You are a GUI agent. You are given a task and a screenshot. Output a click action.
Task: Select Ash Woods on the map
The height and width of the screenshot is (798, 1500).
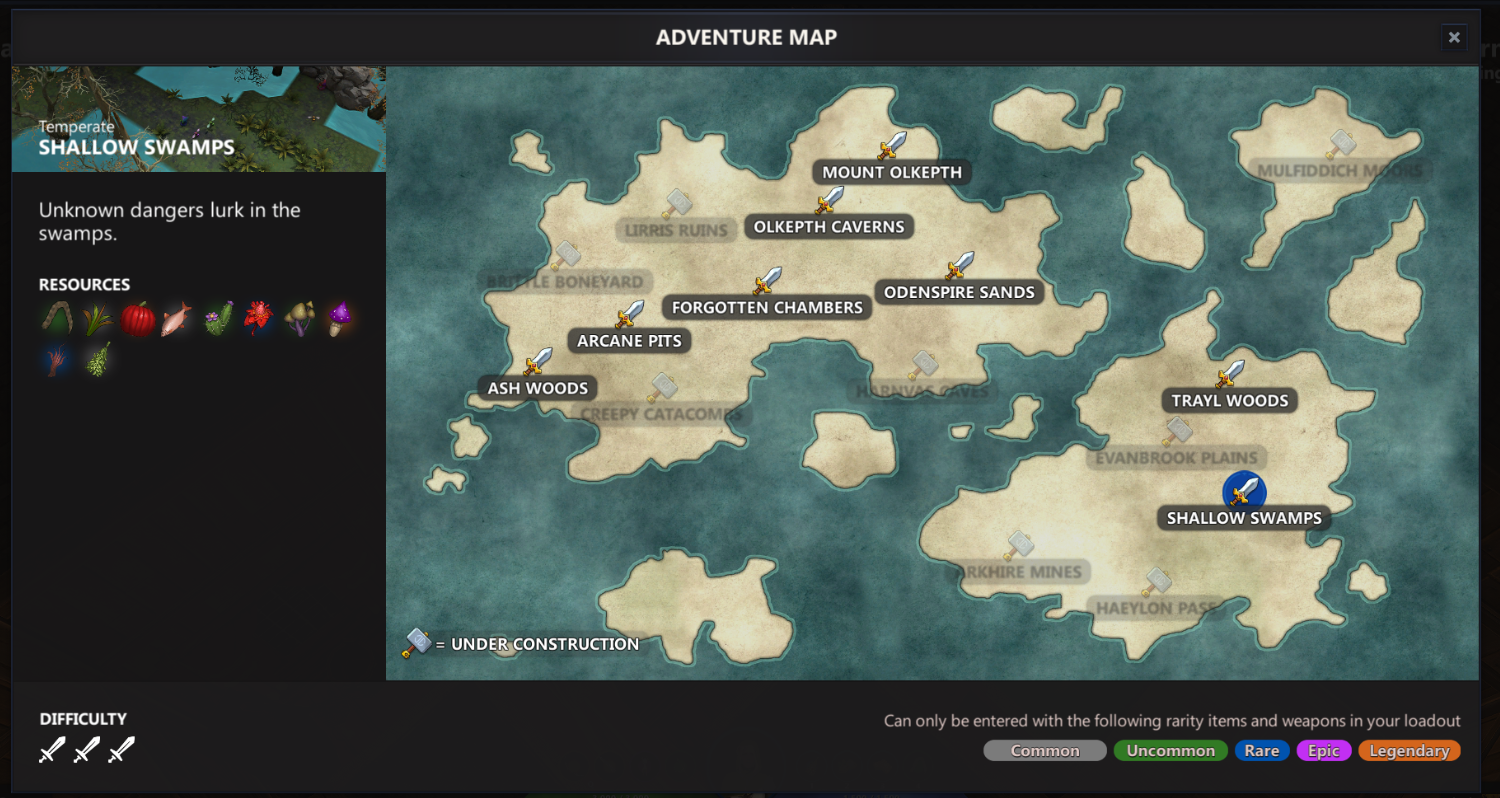(x=538, y=388)
